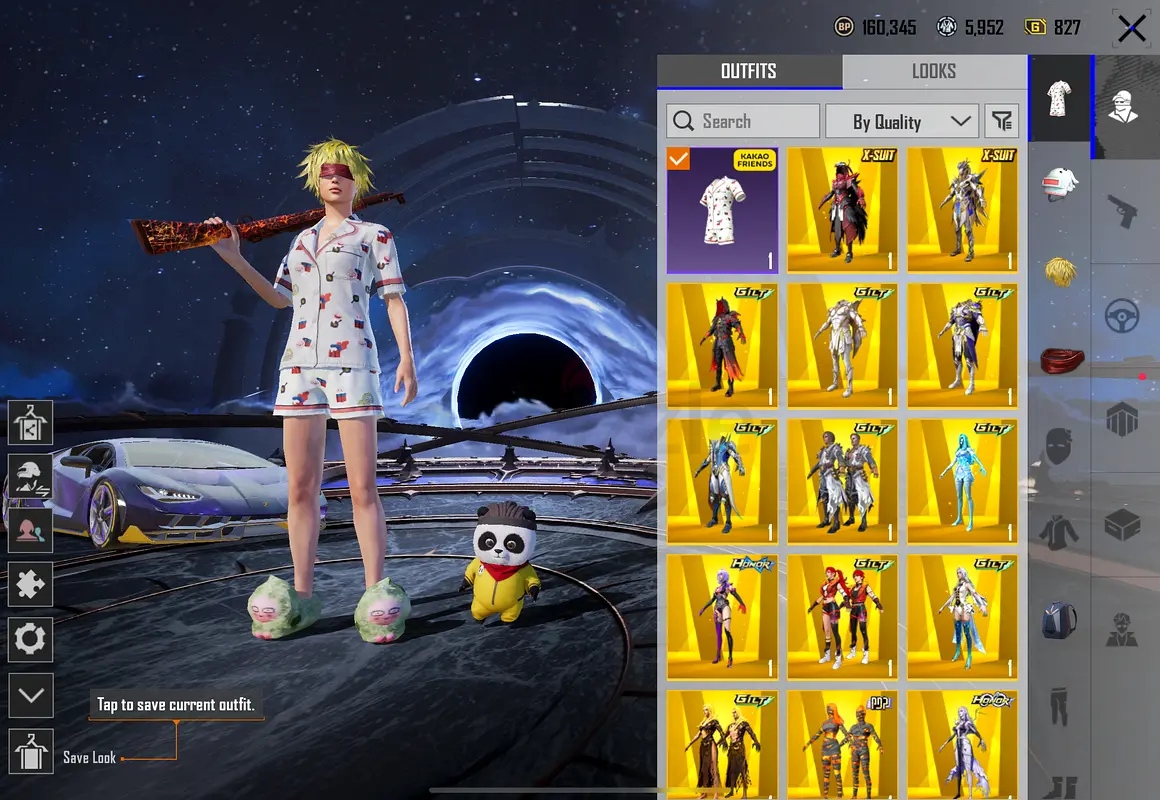
Task: Open the helmet category with the white helmet
Action: tap(1059, 186)
